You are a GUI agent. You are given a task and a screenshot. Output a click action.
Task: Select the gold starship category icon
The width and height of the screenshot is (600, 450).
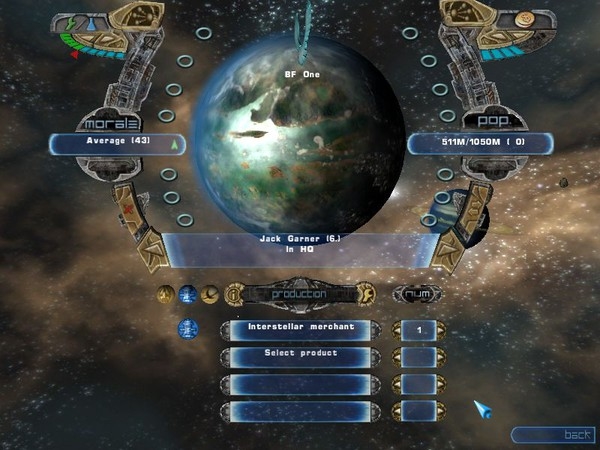(210, 294)
